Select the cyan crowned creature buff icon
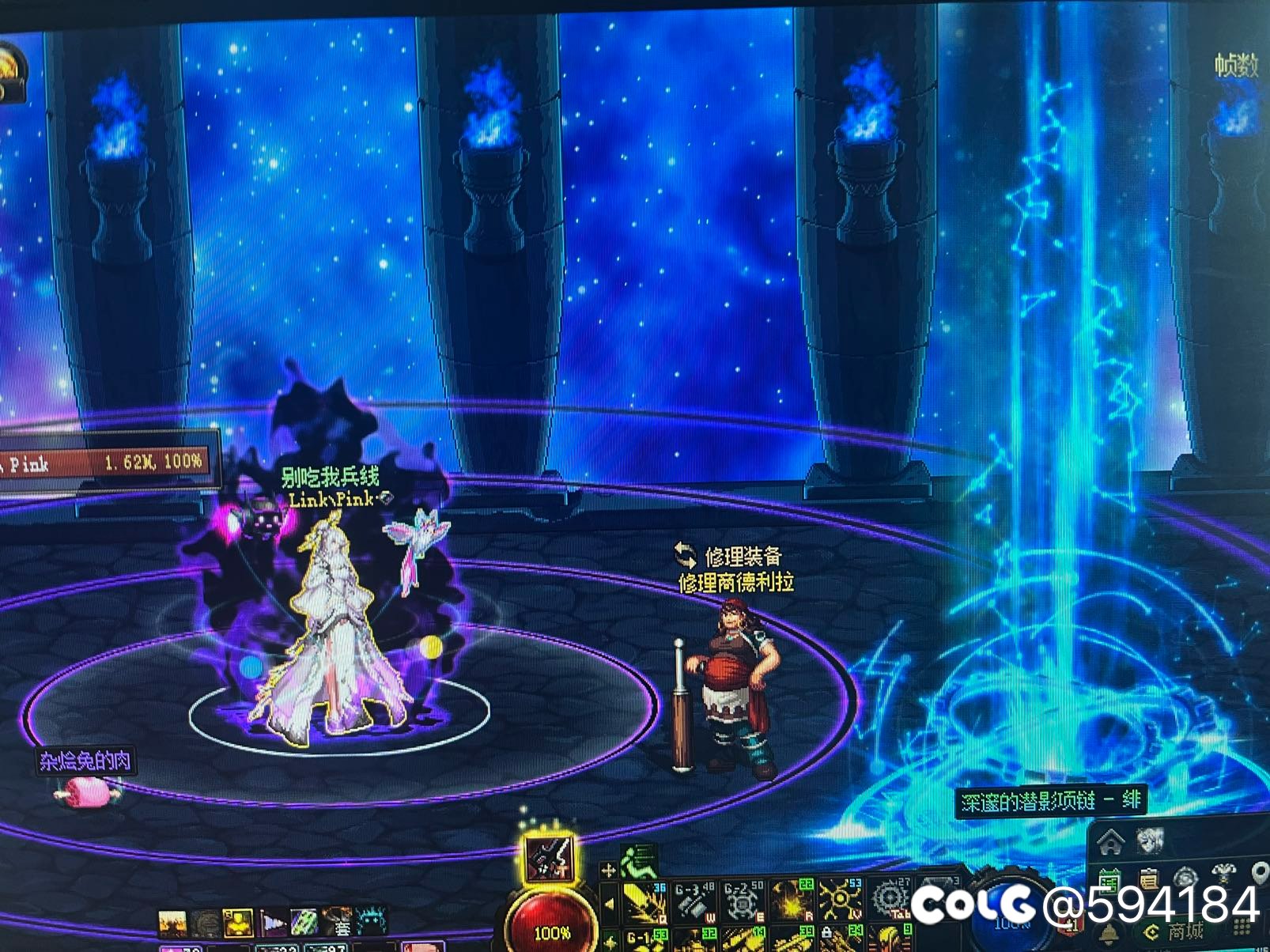The image size is (1270, 952). point(372,922)
